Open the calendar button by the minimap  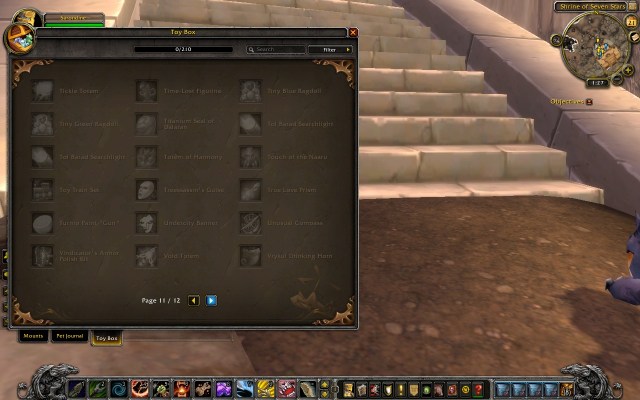631,22
